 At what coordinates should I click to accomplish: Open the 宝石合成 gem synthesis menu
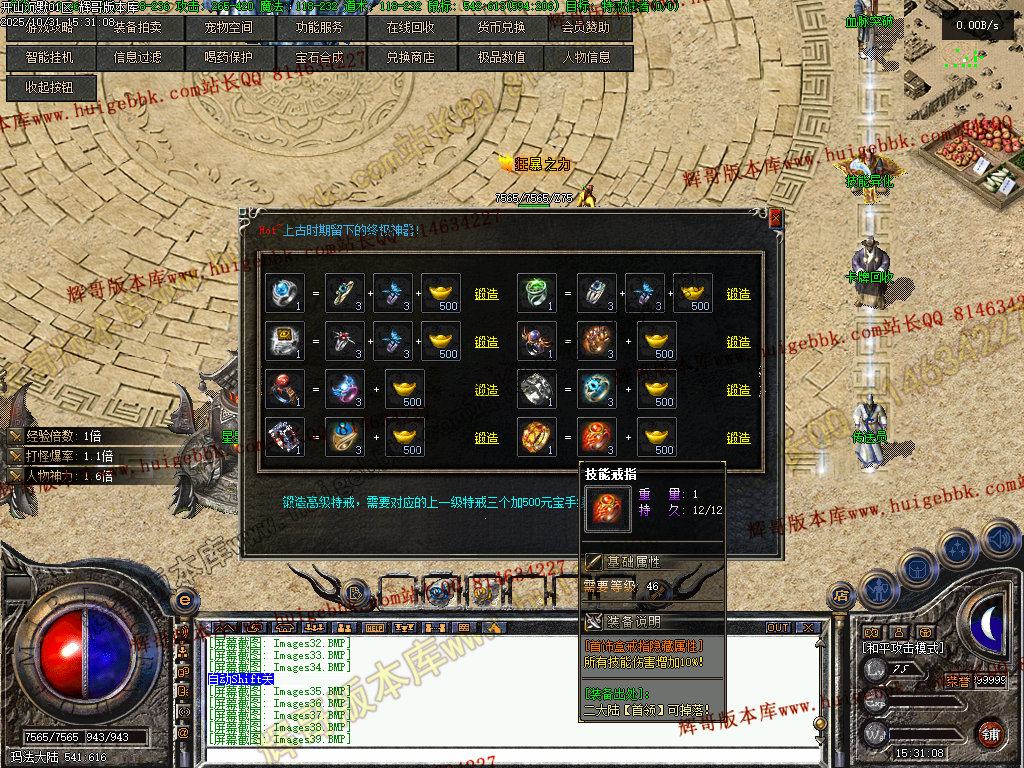coord(319,58)
